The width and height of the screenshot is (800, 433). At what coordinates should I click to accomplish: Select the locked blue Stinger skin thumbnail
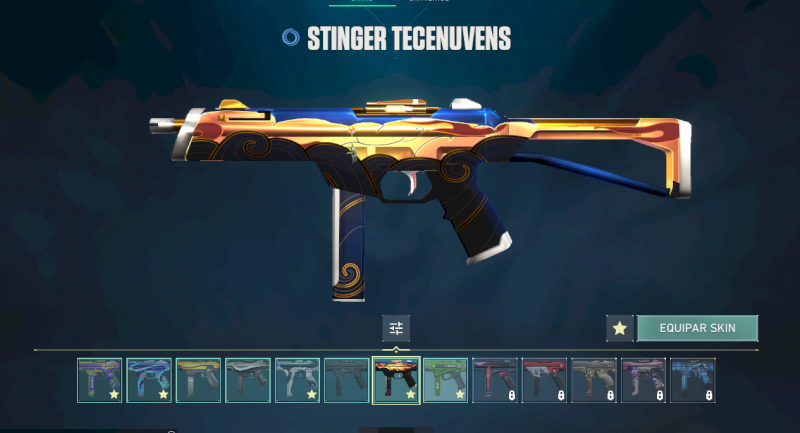(x=692, y=381)
